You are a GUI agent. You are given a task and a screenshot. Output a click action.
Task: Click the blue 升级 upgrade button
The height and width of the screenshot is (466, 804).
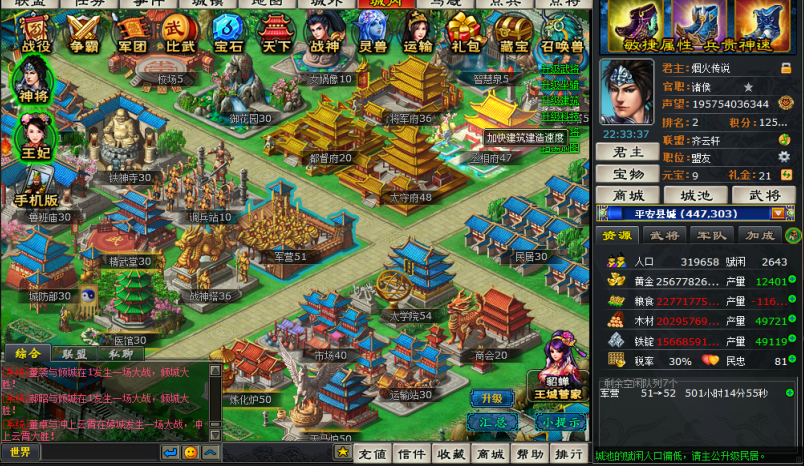[491, 397]
